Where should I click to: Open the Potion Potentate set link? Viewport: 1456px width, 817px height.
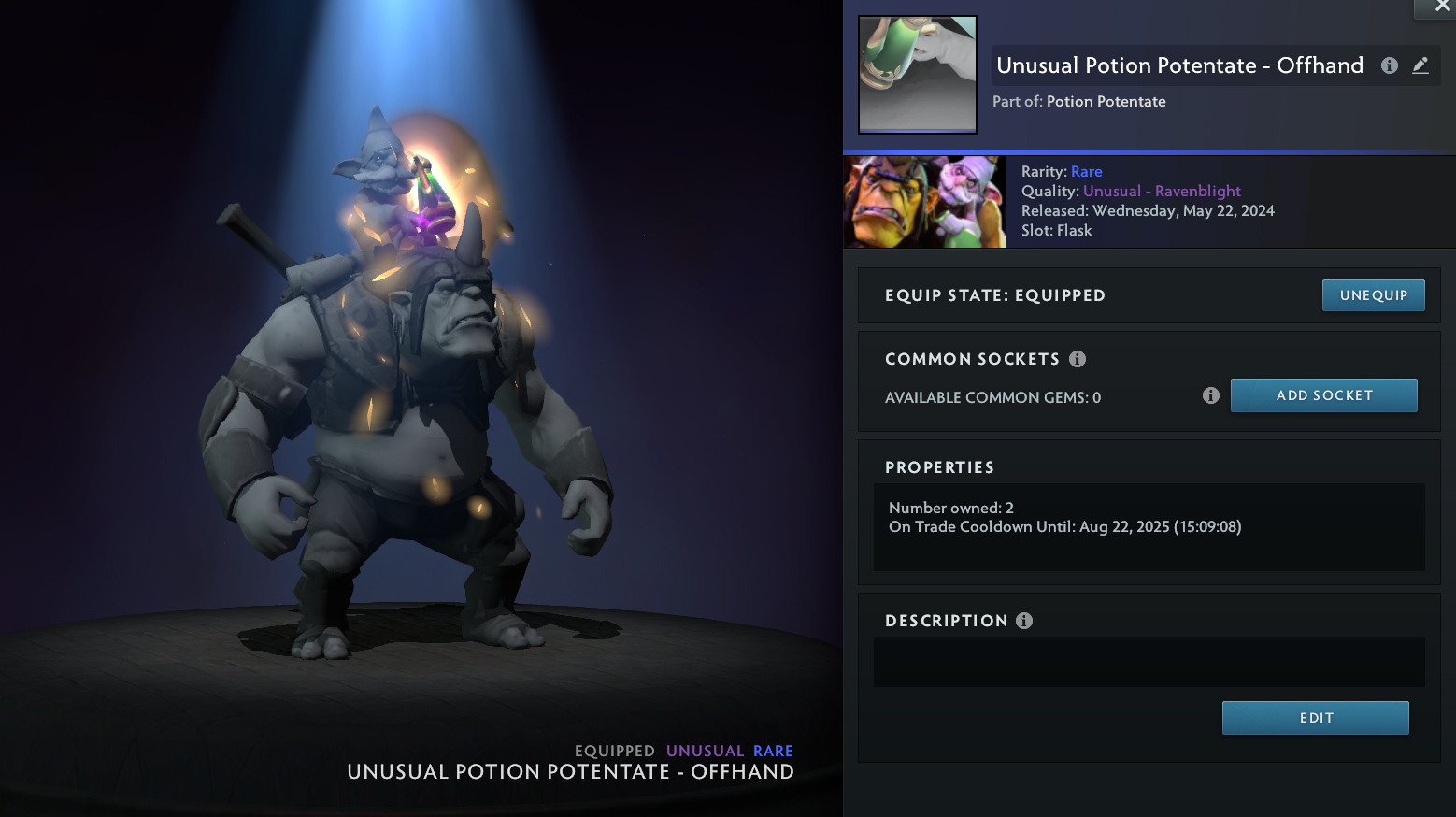tap(1106, 102)
